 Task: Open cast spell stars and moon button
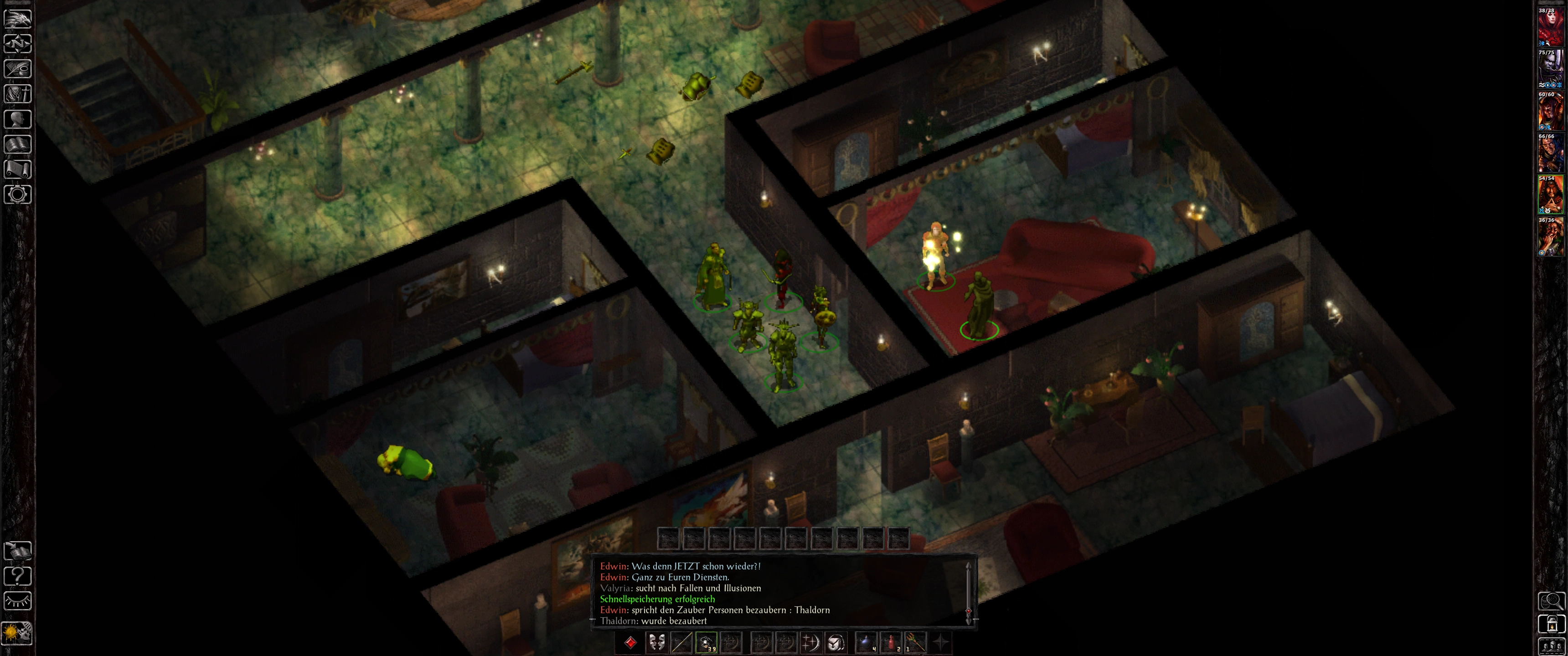tap(811, 643)
